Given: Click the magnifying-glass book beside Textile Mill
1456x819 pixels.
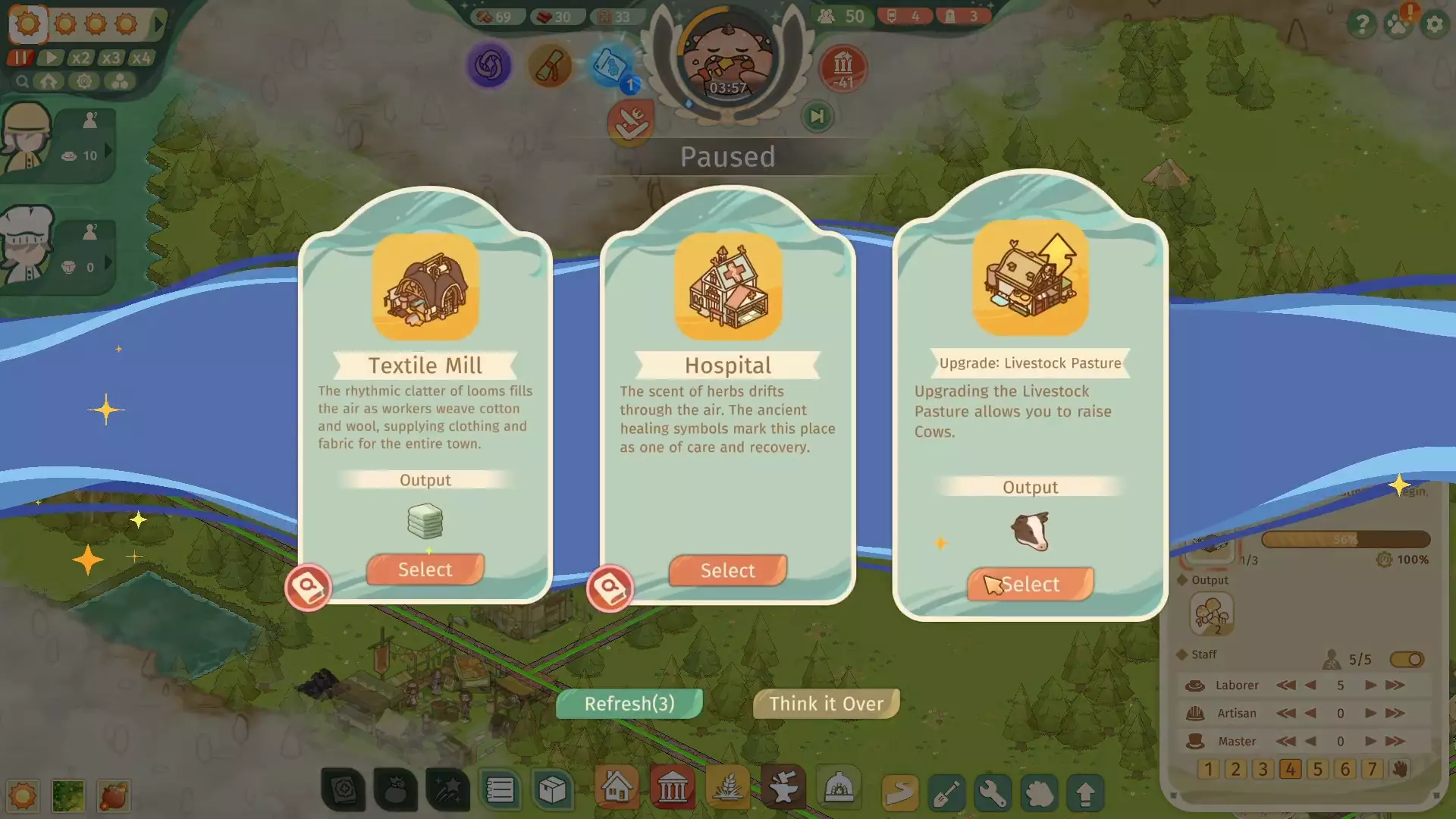Looking at the screenshot, I should point(309,588).
